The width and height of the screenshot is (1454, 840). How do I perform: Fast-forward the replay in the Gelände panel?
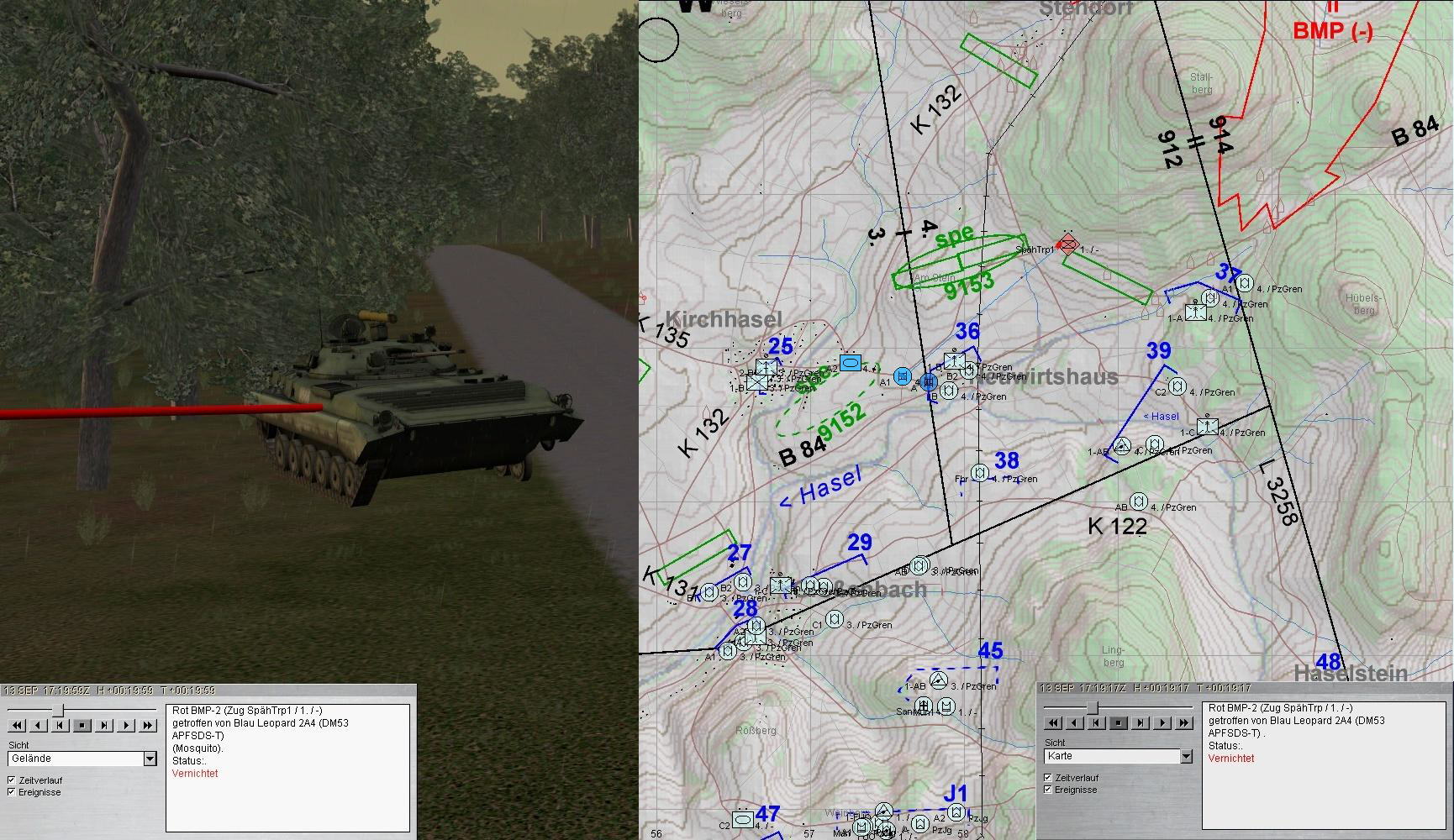pos(148,725)
